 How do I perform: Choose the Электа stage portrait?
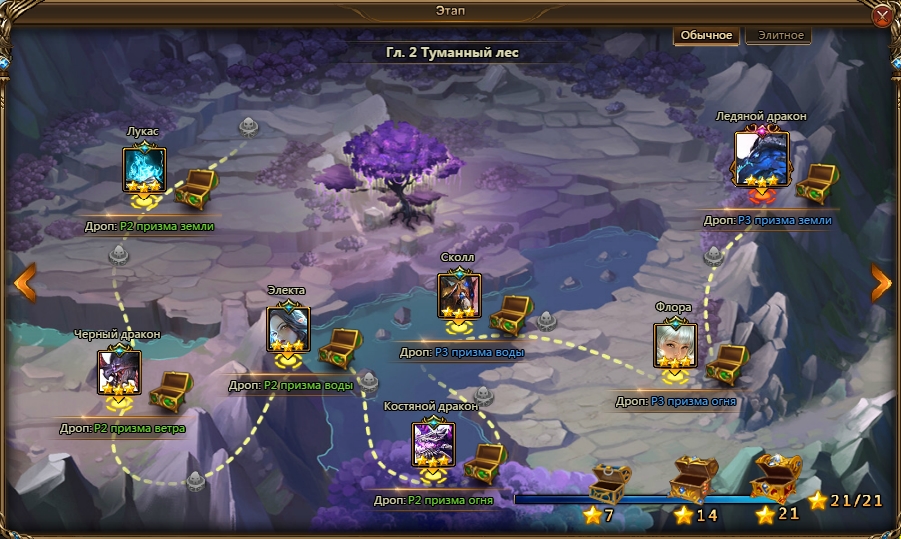tap(287, 329)
